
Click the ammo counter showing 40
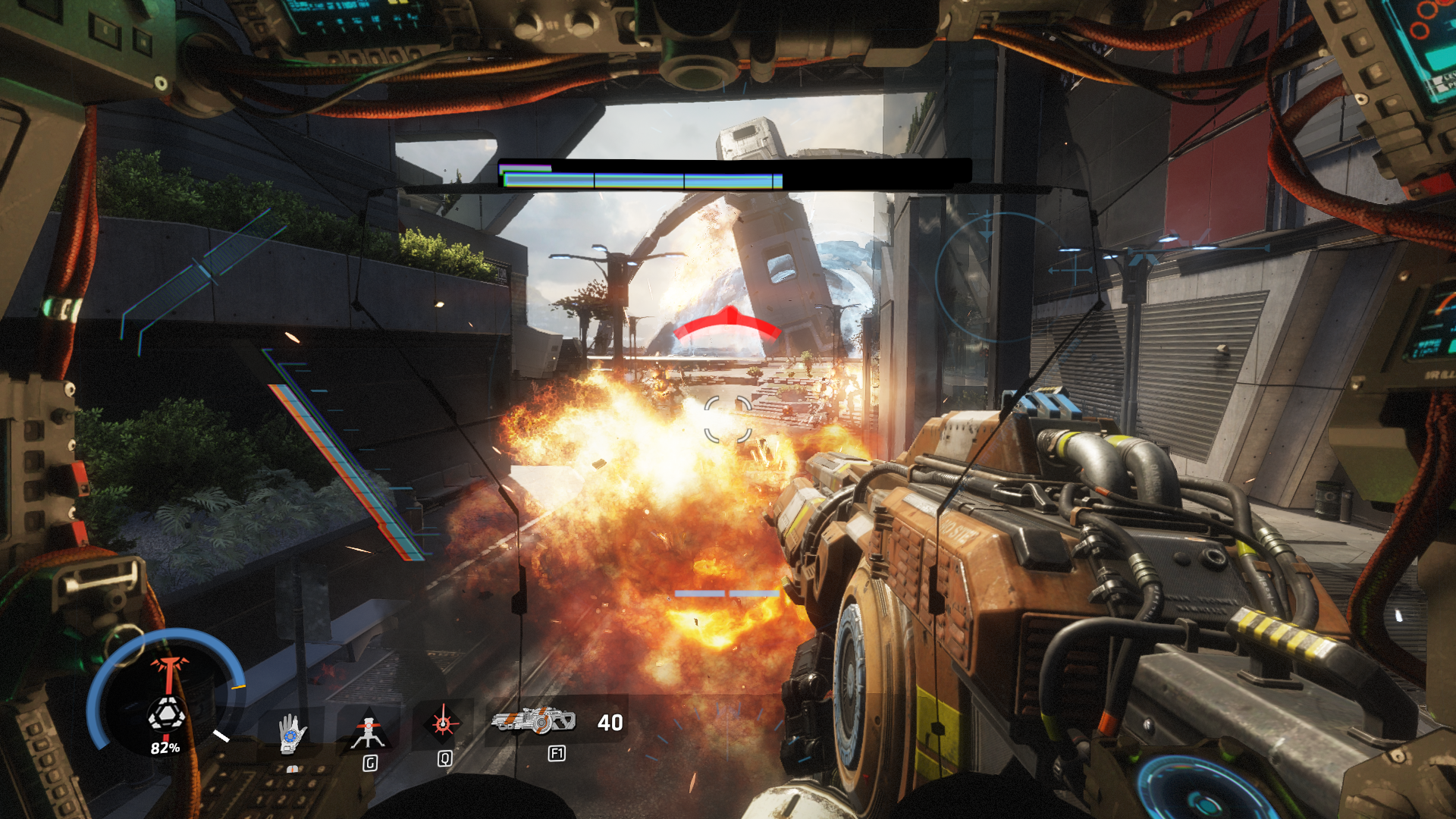[x=611, y=723]
